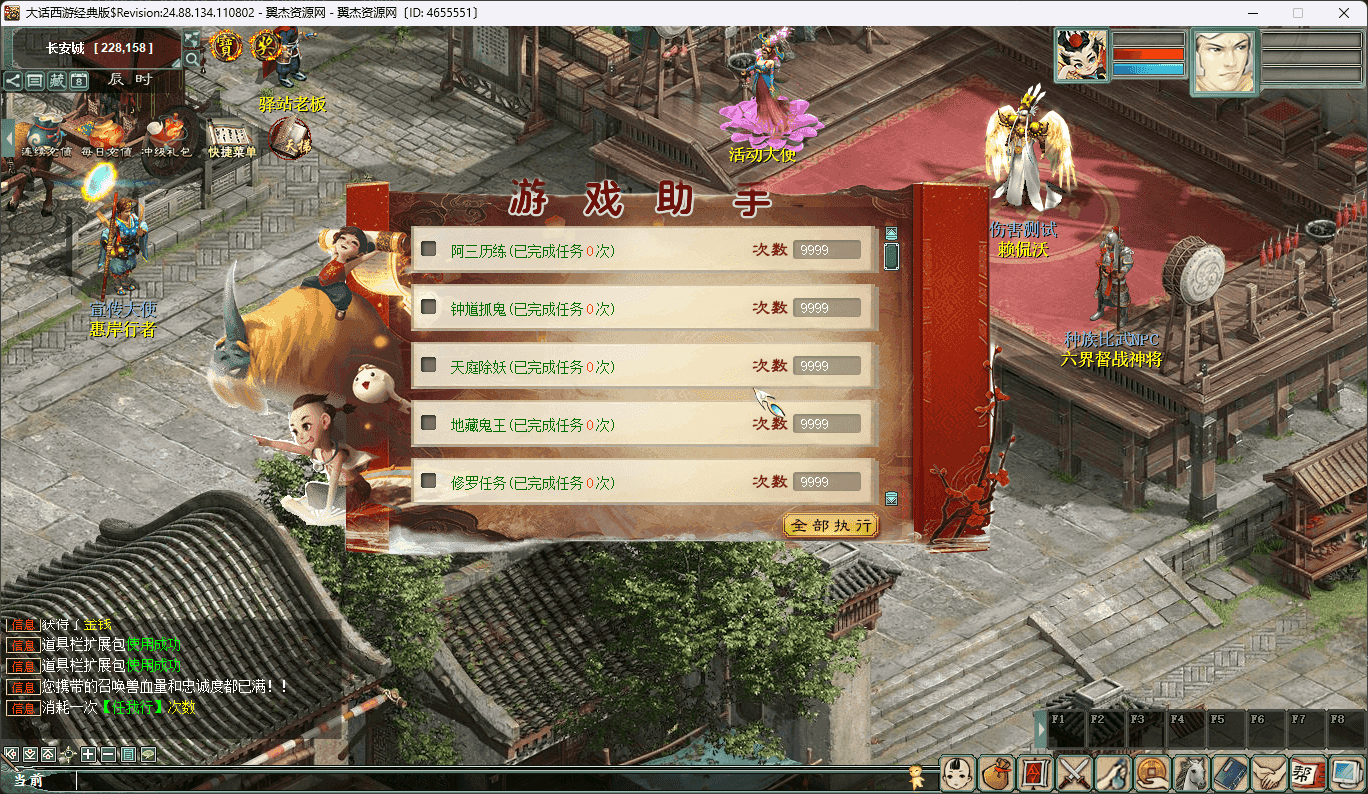The image size is (1368, 794).
Task: Open the money bag inventory icon
Action: tap(996, 773)
